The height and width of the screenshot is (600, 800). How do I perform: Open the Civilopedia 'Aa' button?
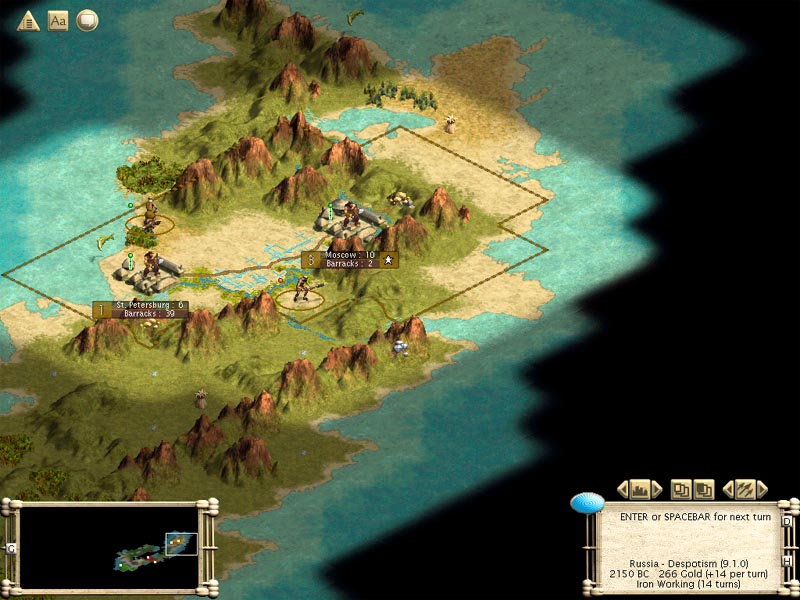click(58, 21)
